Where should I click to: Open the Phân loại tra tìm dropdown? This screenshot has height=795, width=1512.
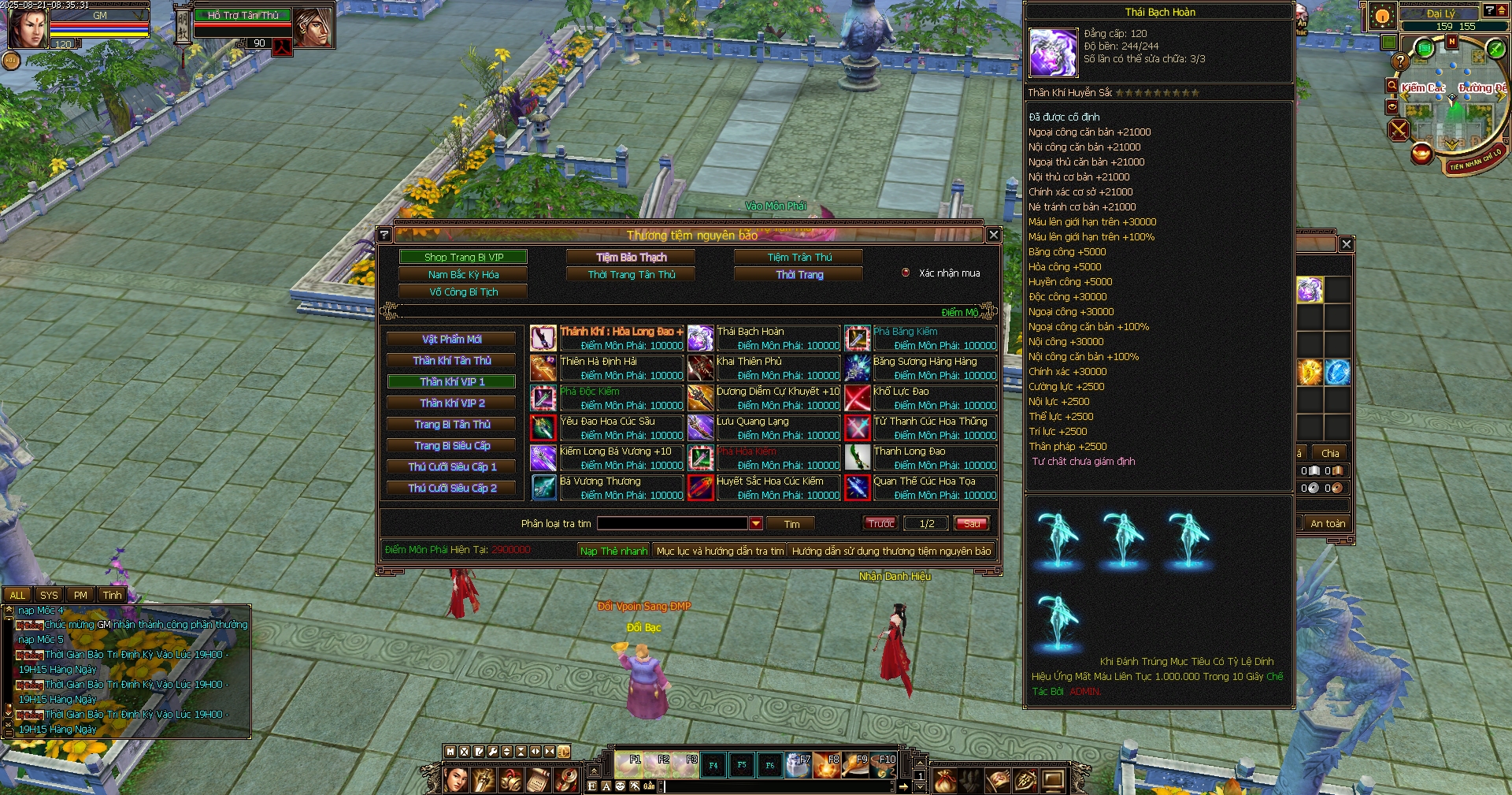pyautogui.click(x=756, y=523)
